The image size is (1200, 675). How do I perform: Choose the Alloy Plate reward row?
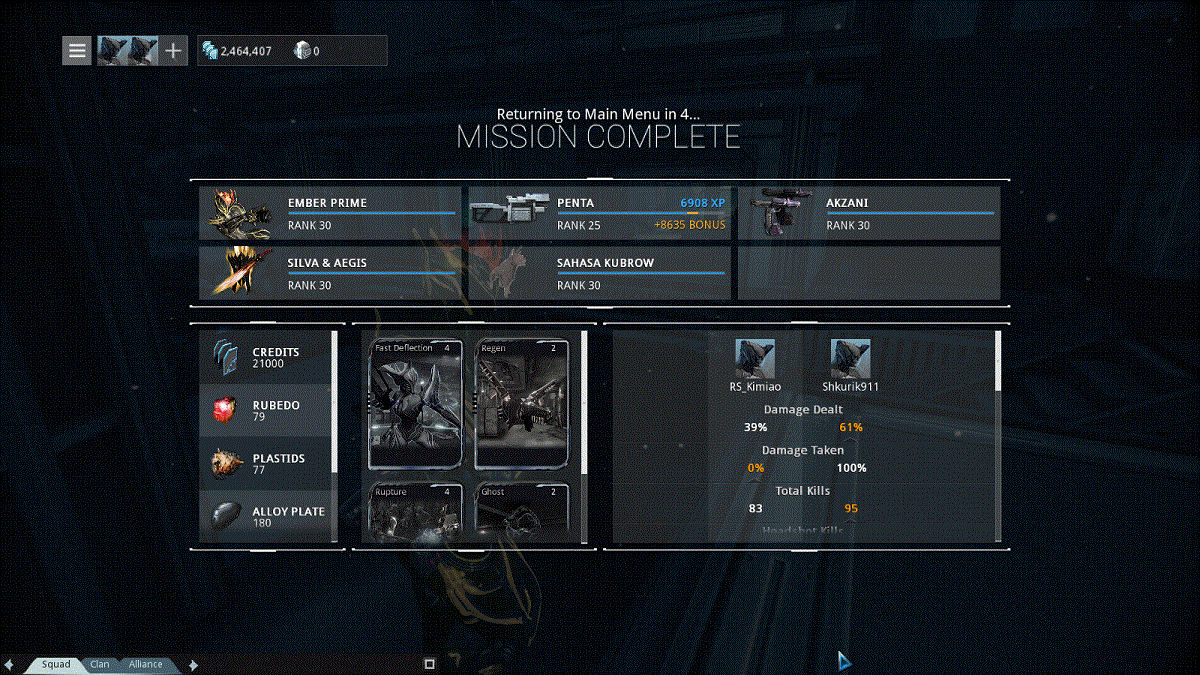click(266, 515)
